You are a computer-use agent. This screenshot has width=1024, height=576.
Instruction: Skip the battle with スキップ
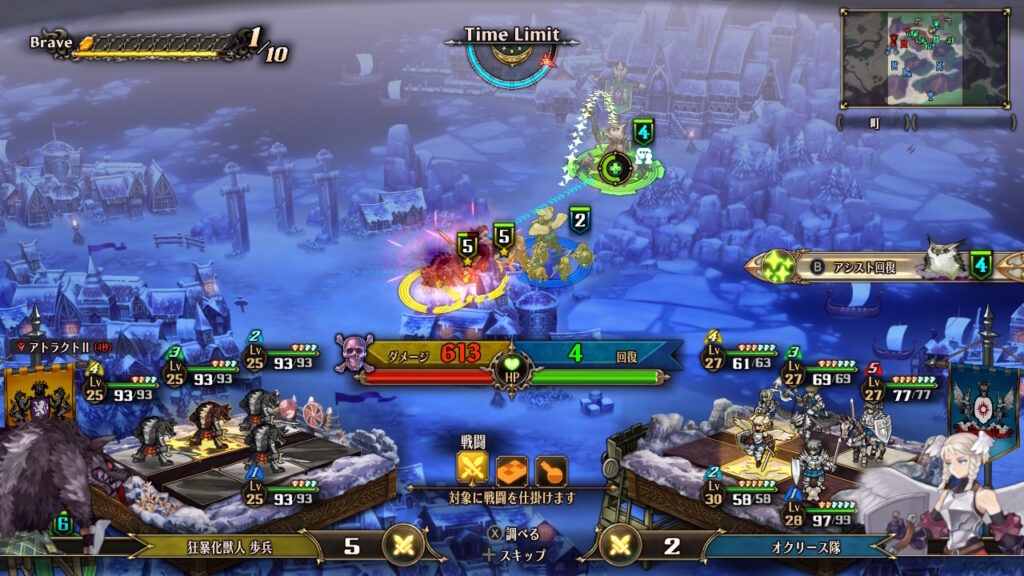pyautogui.click(x=515, y=554)
